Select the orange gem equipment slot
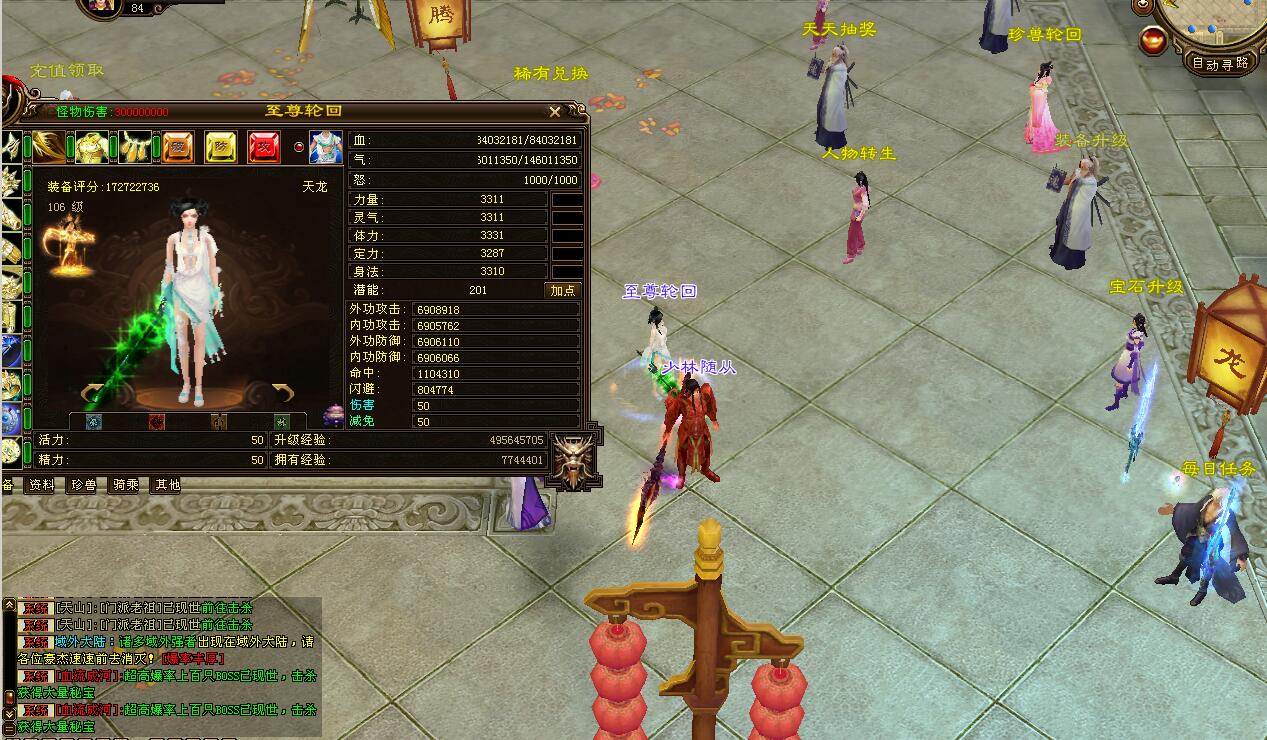The image size is (1267, 740). pyautogui.click(x=178, y=147)
